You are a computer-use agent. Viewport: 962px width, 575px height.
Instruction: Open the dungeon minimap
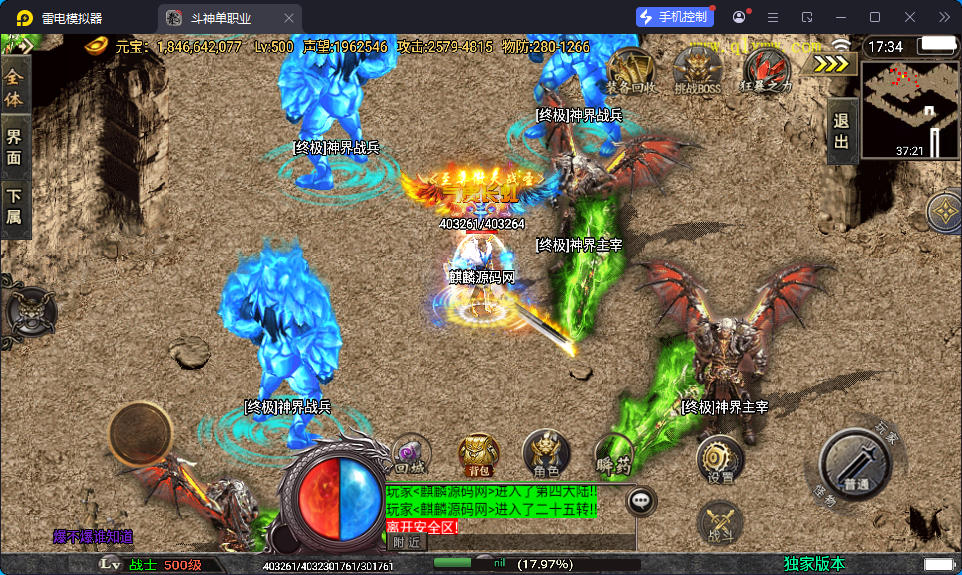(x=910, y=109)
